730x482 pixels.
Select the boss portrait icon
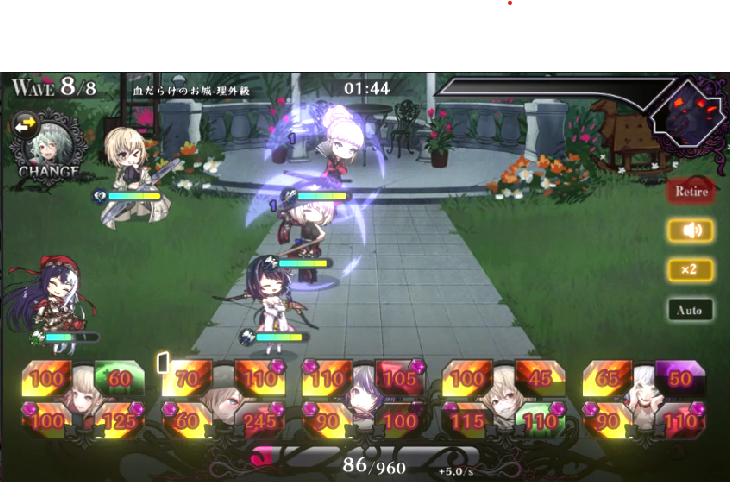[x=686, y=112]
